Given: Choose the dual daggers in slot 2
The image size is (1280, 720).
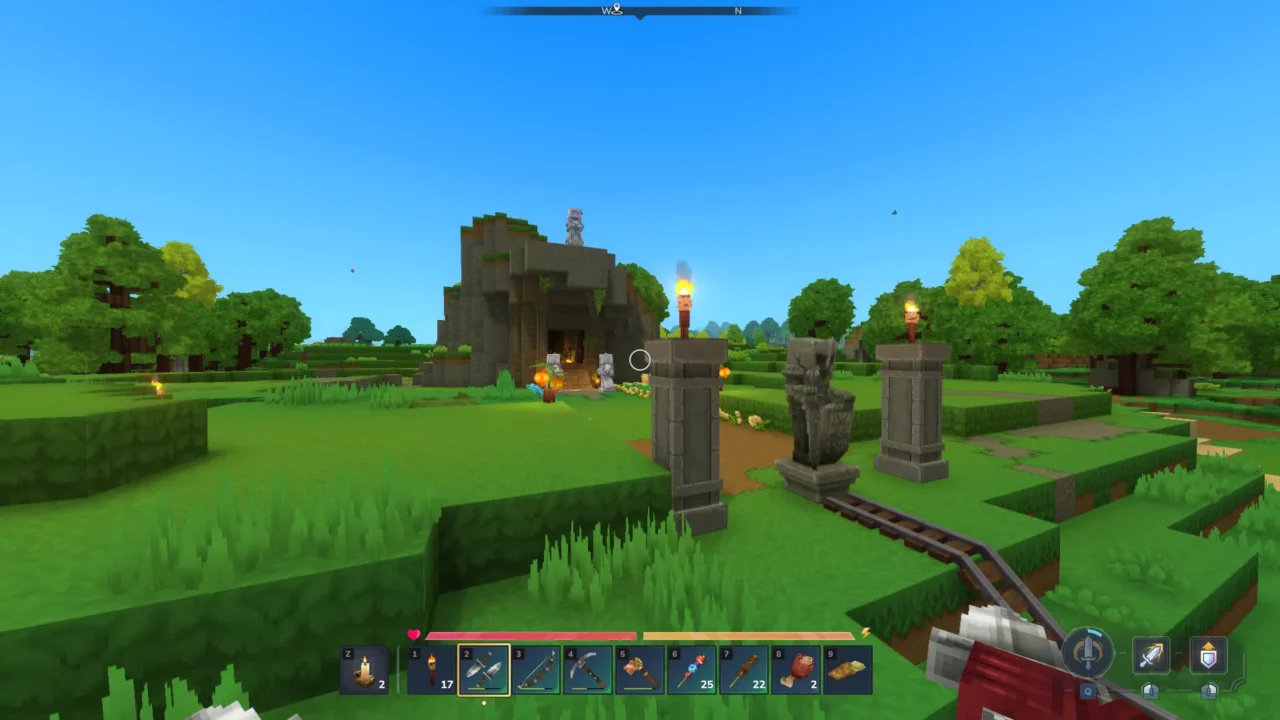Looking at the screenshot, I should coord(484,669).
